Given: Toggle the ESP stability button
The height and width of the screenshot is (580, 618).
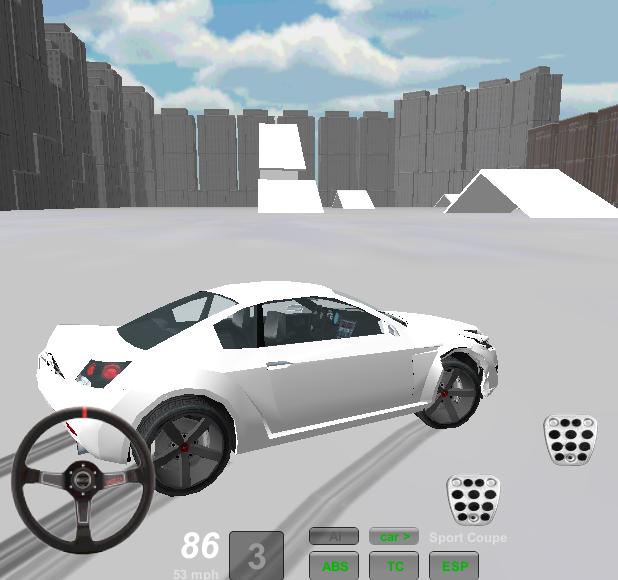Looking at the screenshot, I should pyautogui.click(x=454, y=566).
